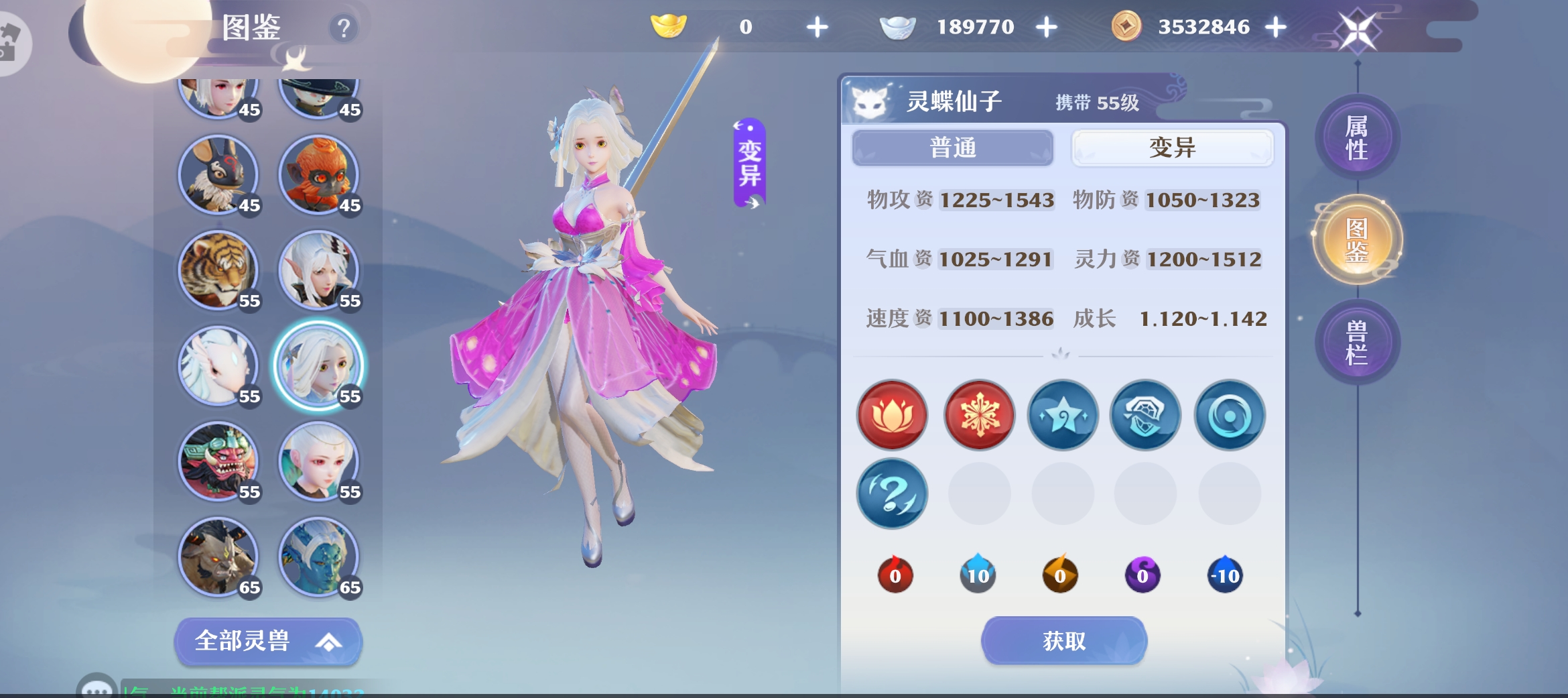Click the dark blue -10 resistance marker
This screenshot has width=1568, height=698.
click(1224, 574)
